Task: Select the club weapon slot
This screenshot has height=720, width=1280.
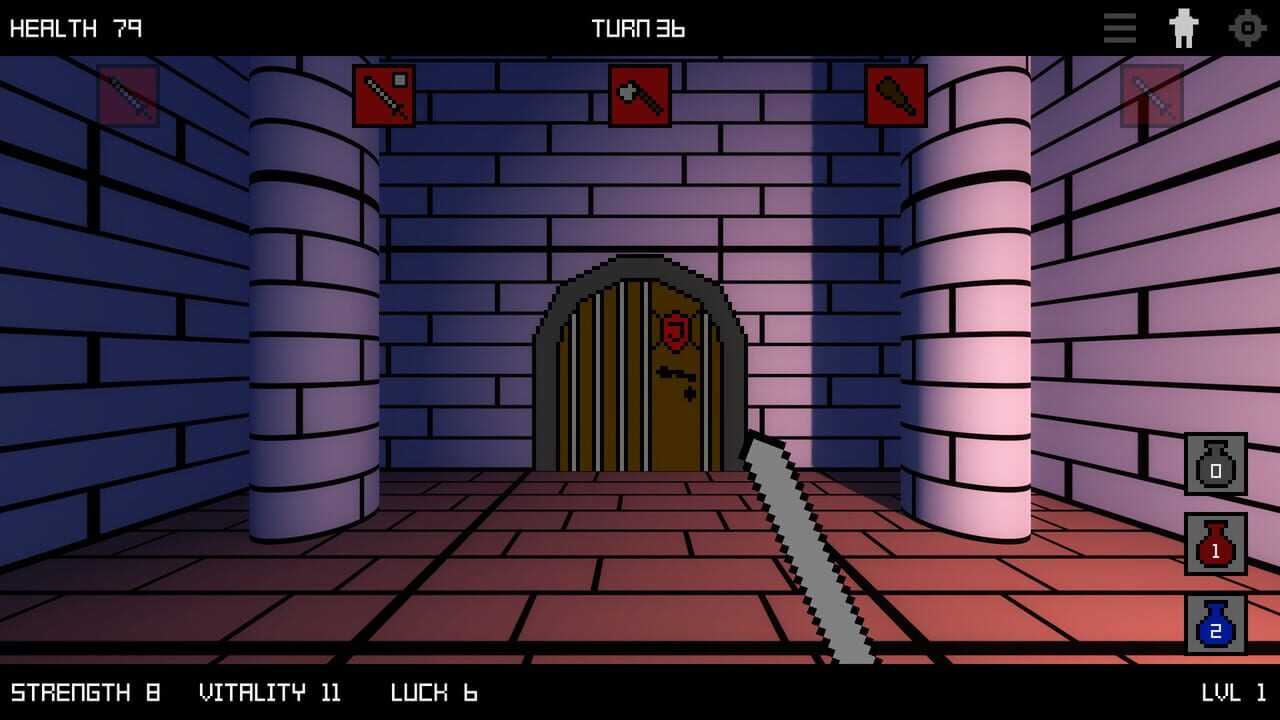Action: 896,96
